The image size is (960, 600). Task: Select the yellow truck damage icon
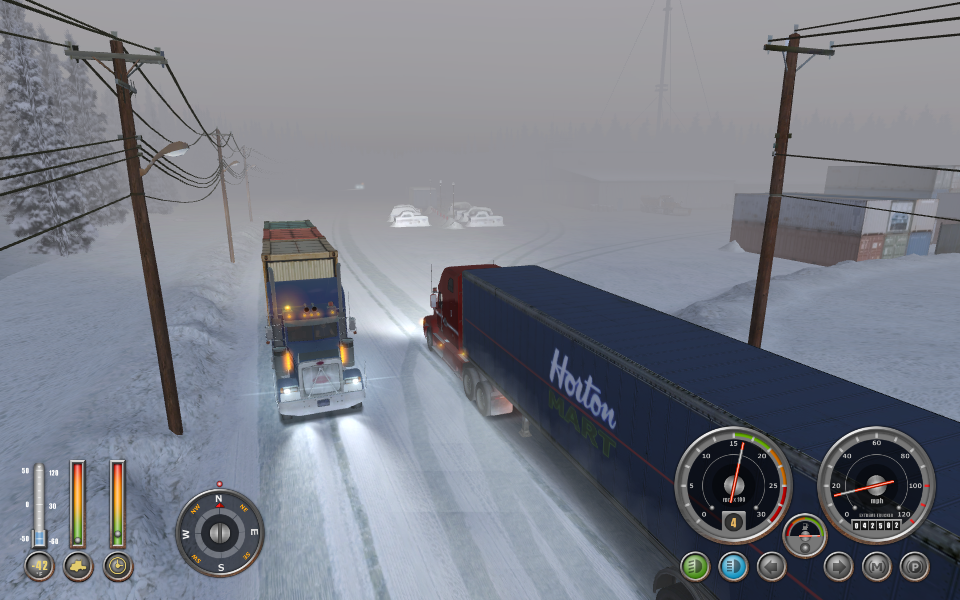tap(77, 567)
